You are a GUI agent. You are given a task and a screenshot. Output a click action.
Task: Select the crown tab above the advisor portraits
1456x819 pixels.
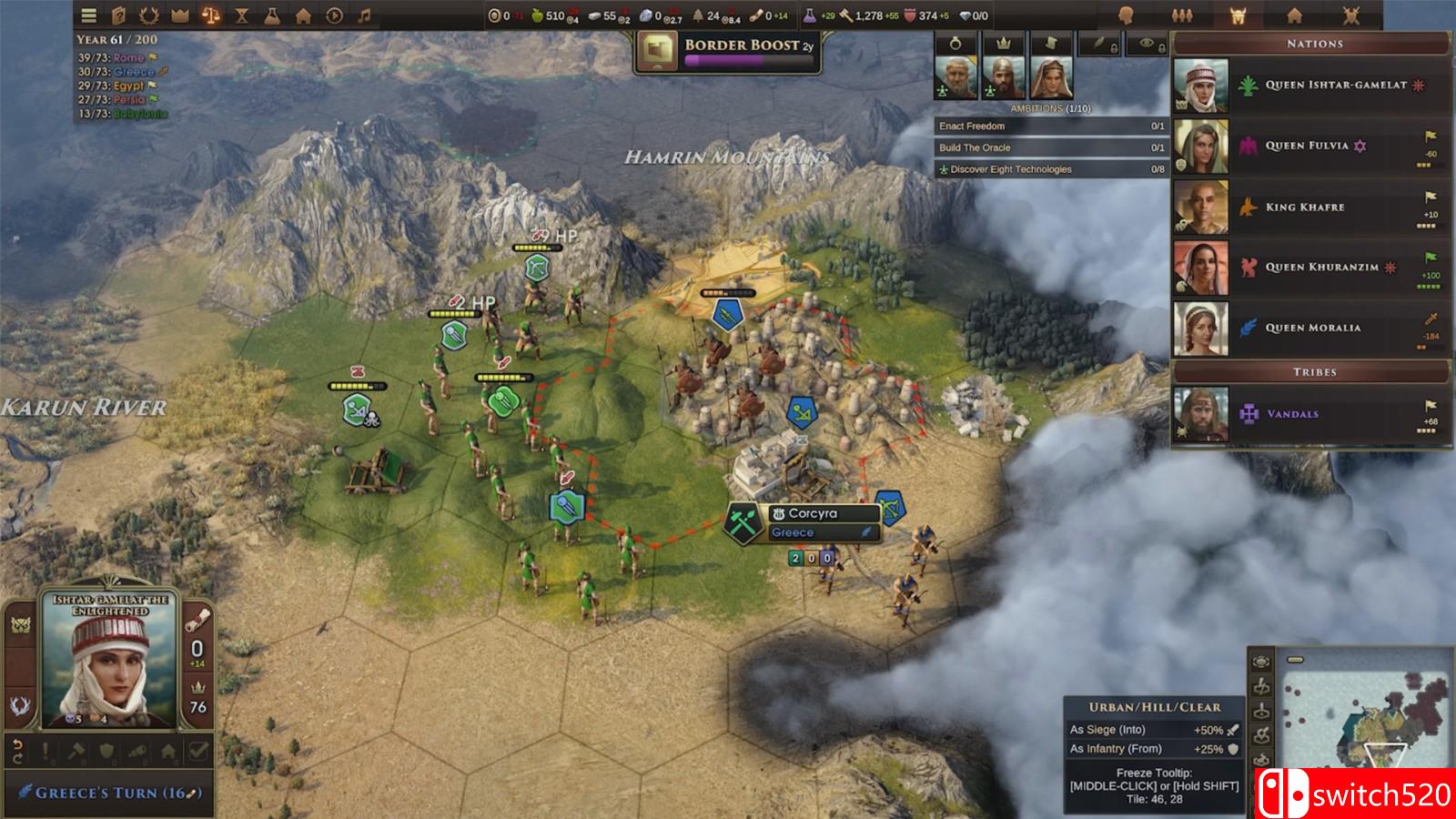click(1003, 44)
